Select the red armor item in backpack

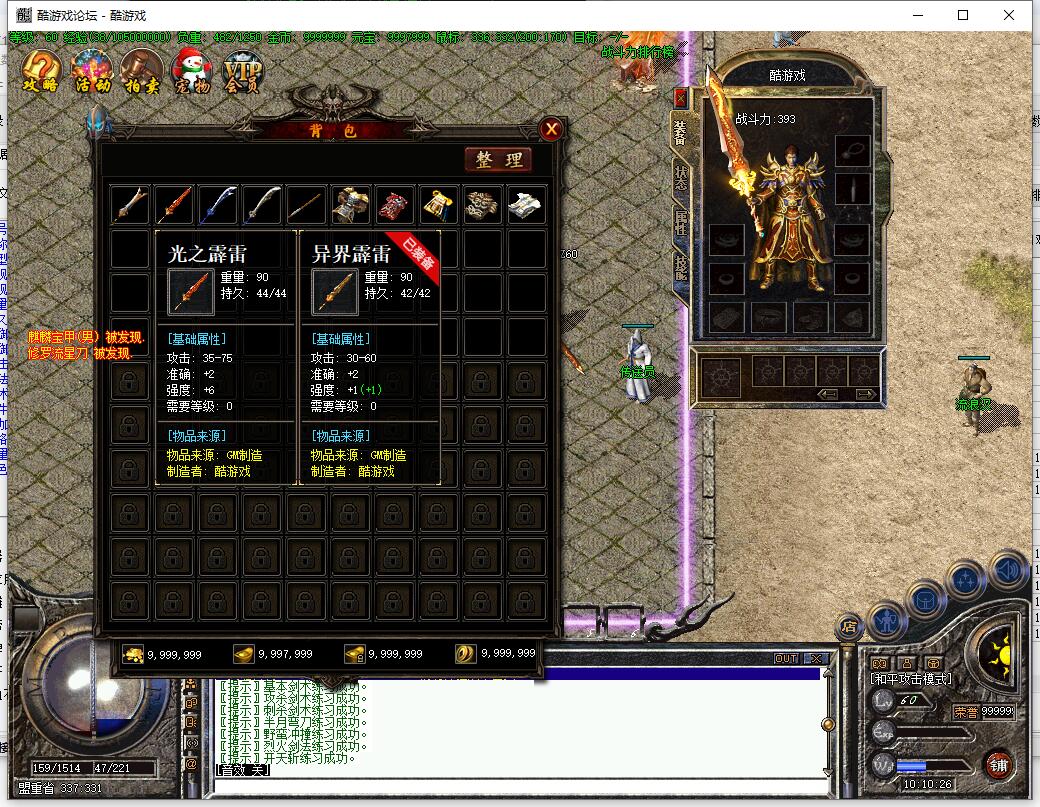tap(394, 205)
